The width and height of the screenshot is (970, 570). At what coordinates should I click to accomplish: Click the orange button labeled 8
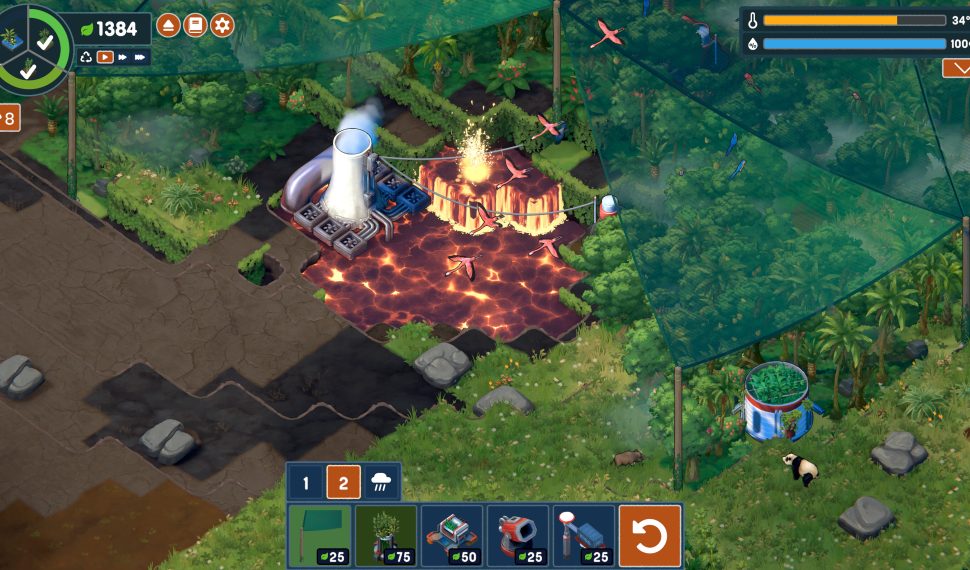[x=8, y=118]
